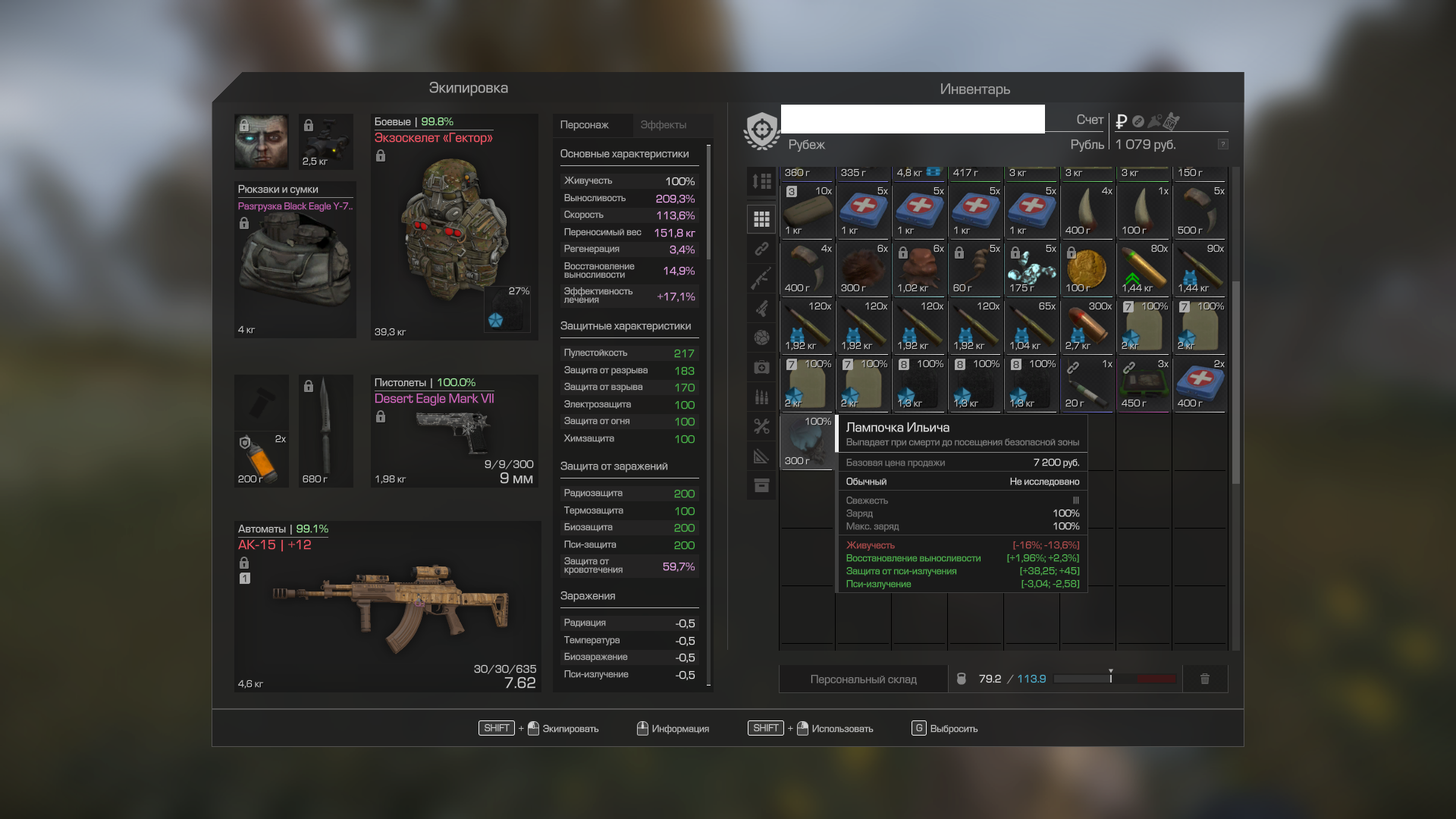Select the night vision device slot
1456x819 pixels.
(325, 142)
